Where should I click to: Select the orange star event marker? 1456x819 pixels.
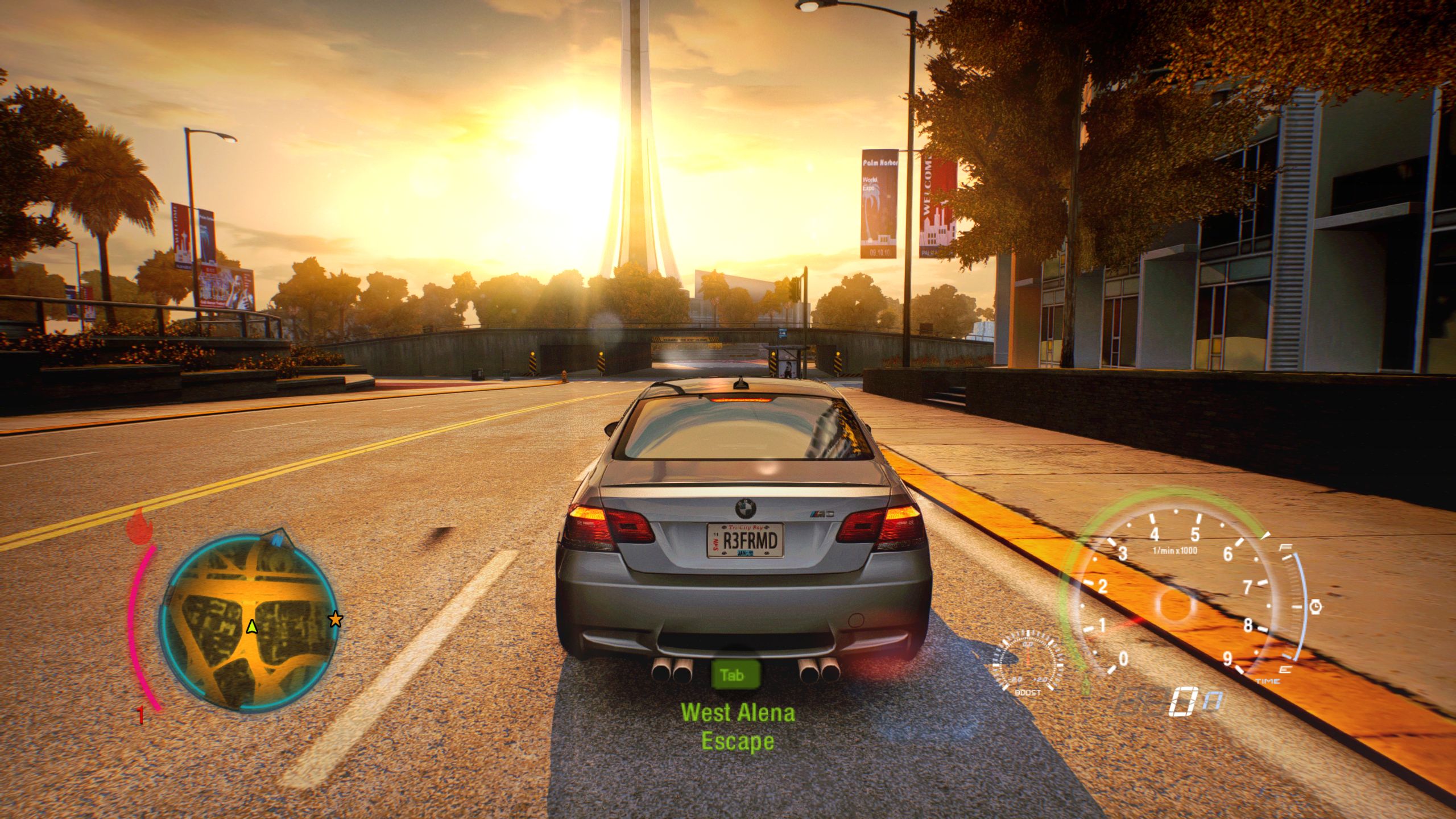[x=336, y=619]
